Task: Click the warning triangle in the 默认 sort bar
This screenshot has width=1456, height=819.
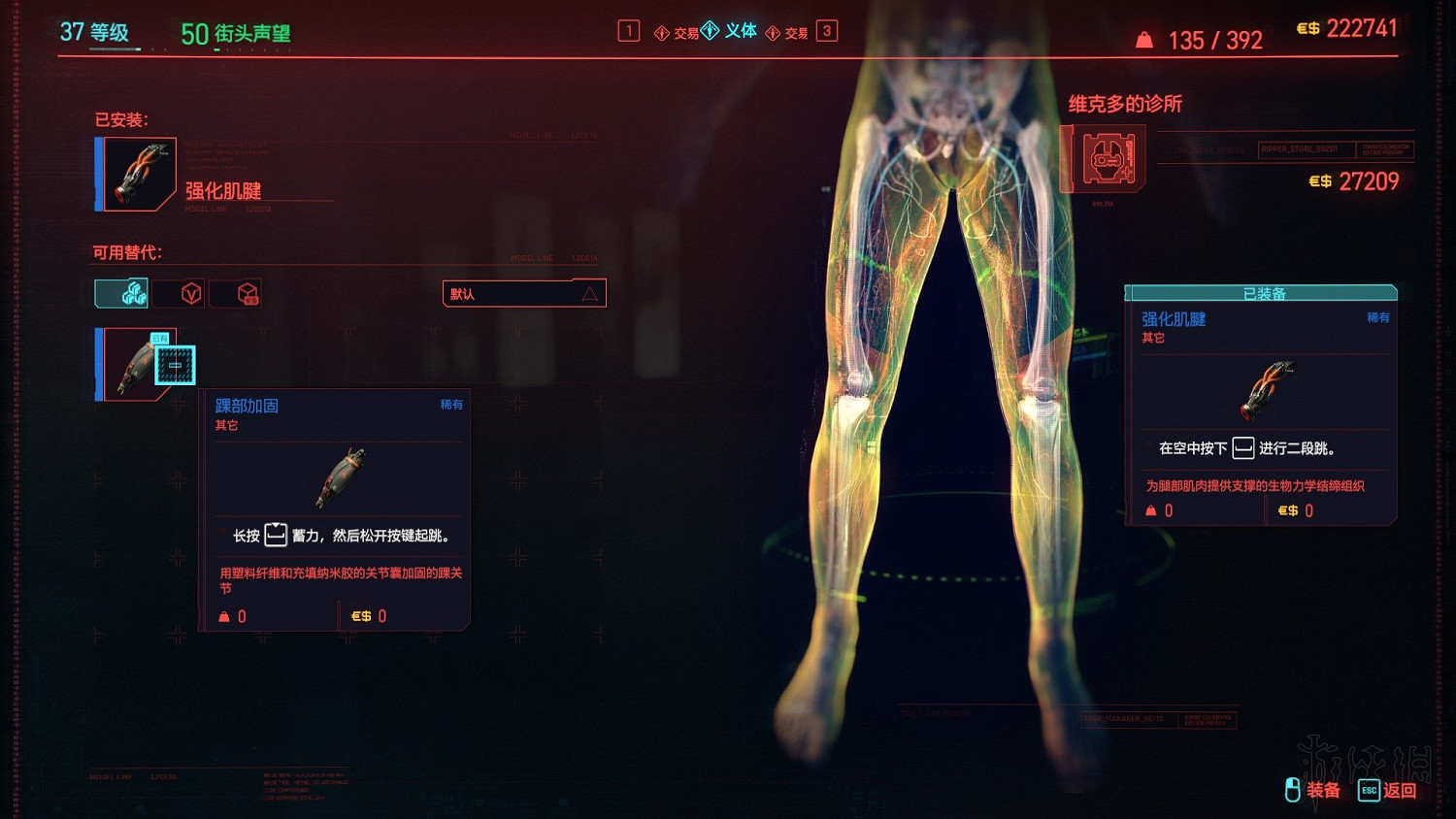Action: 590,294
